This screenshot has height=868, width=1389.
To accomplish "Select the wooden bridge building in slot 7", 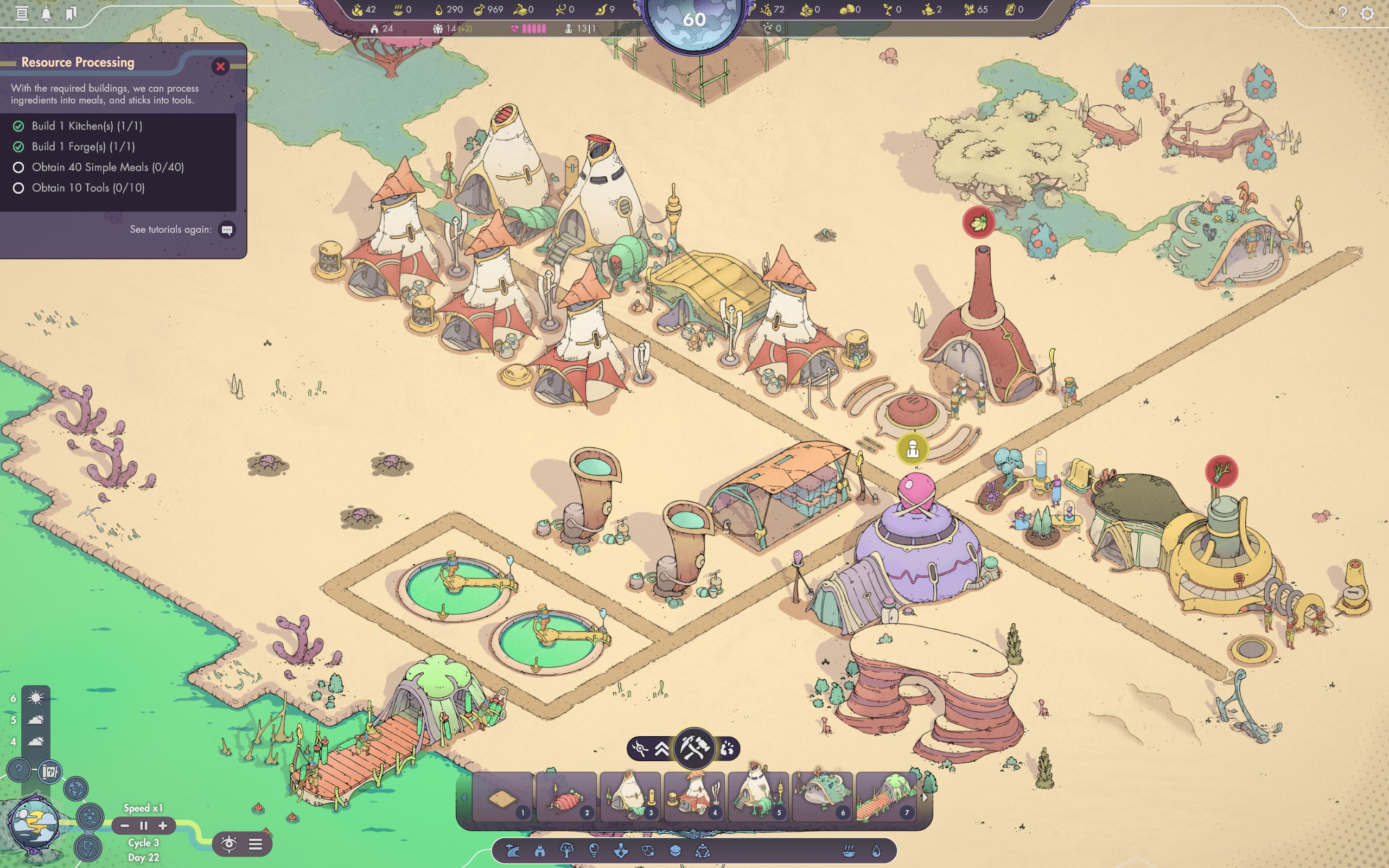I will [x=885, y=797].
